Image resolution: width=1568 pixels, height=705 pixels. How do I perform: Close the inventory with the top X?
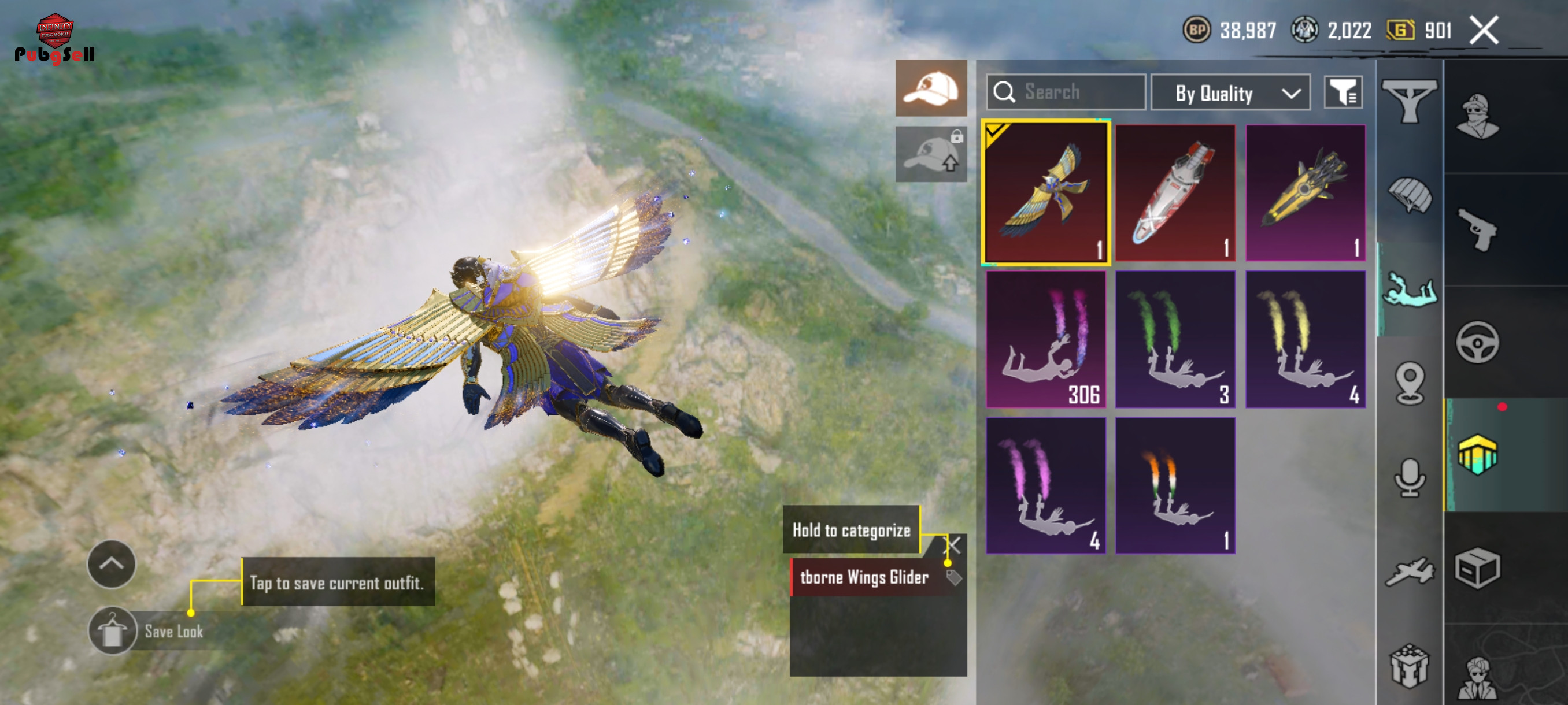1484,31
